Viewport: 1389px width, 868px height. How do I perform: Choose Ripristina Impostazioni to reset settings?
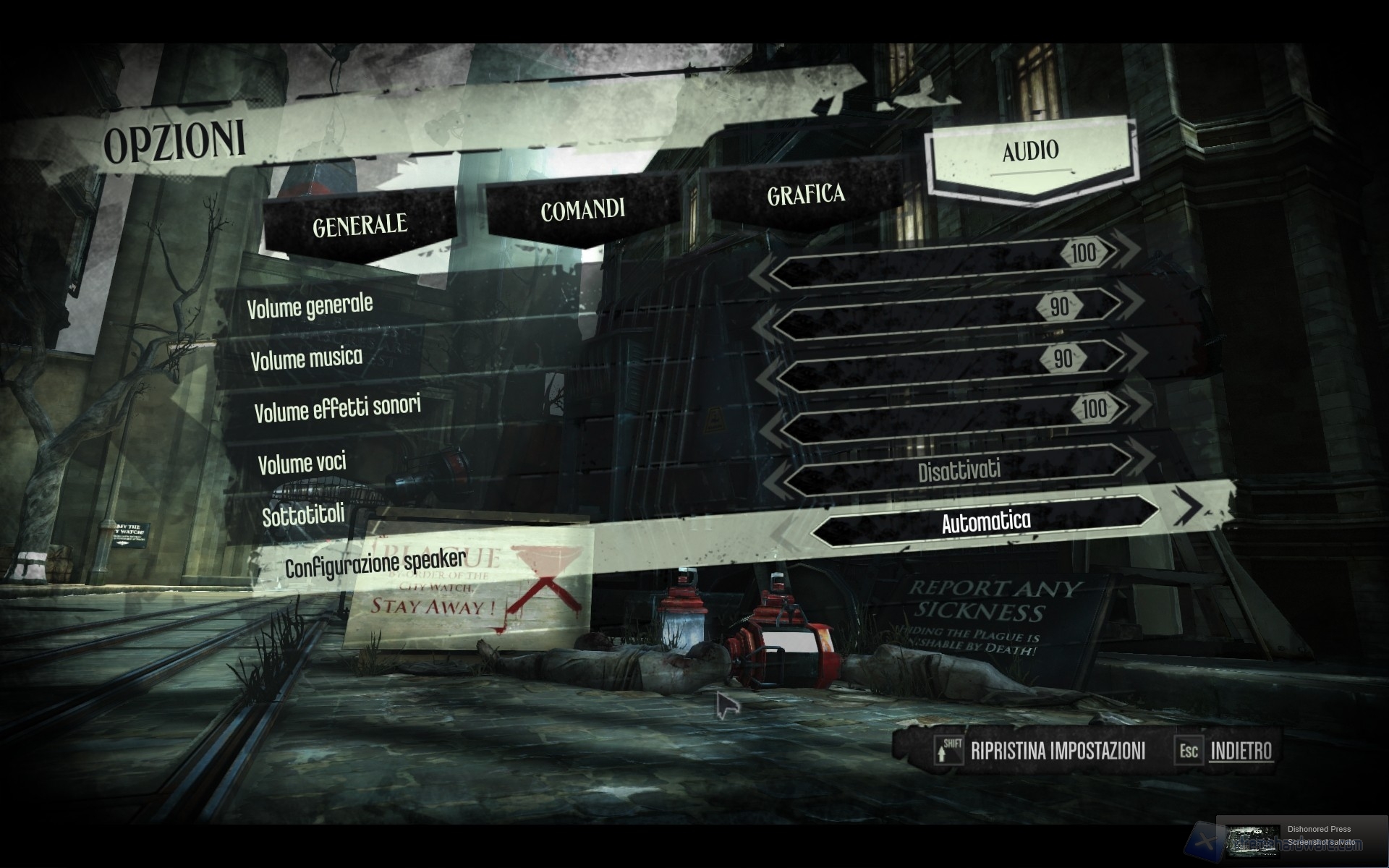point(1057,751)
